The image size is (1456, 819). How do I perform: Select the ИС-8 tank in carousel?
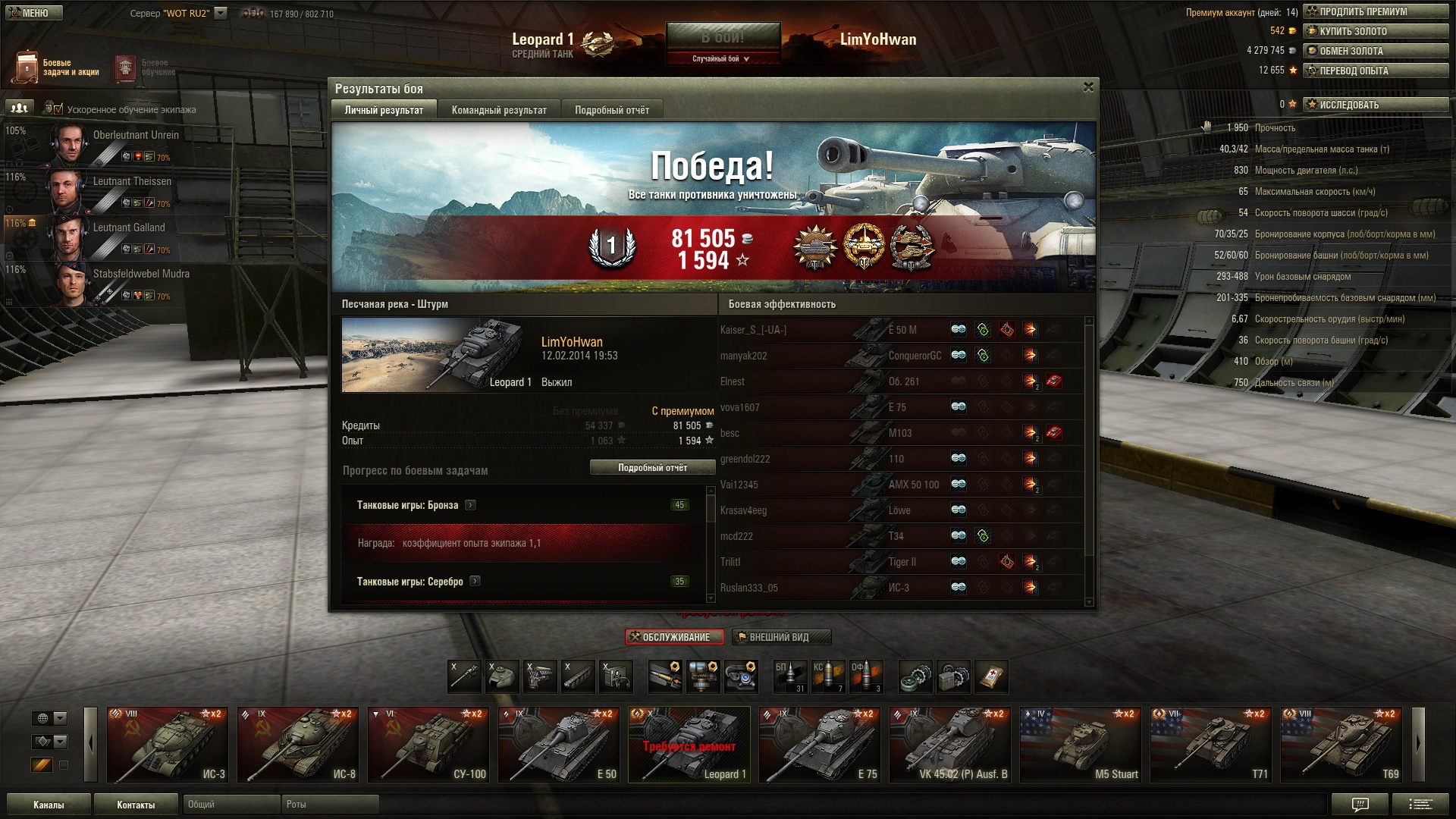tap(298, 745)
